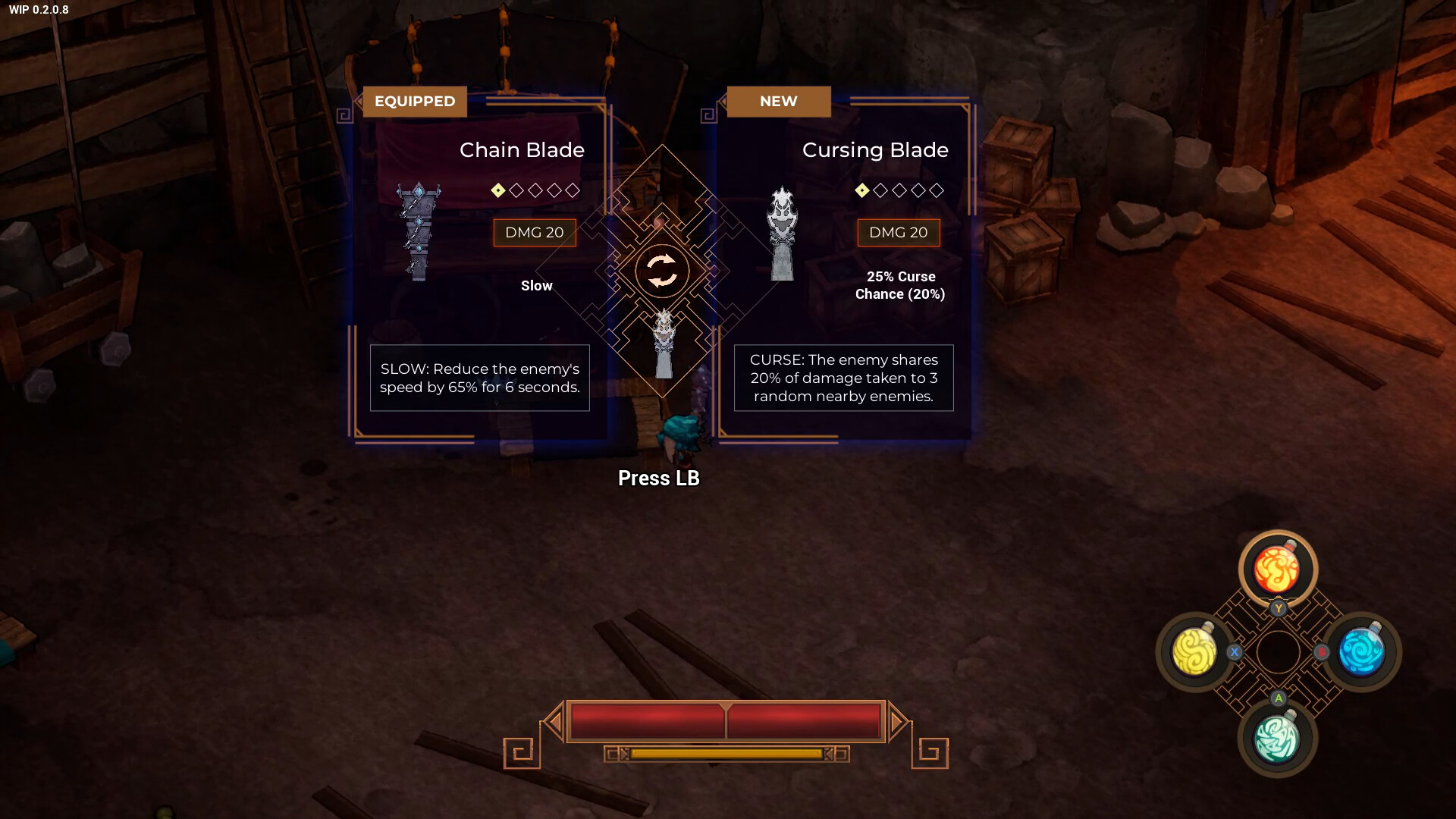Click the Cursing Blade weapon icon
This screenshot has height=819, width=1456.
point(782,234)
